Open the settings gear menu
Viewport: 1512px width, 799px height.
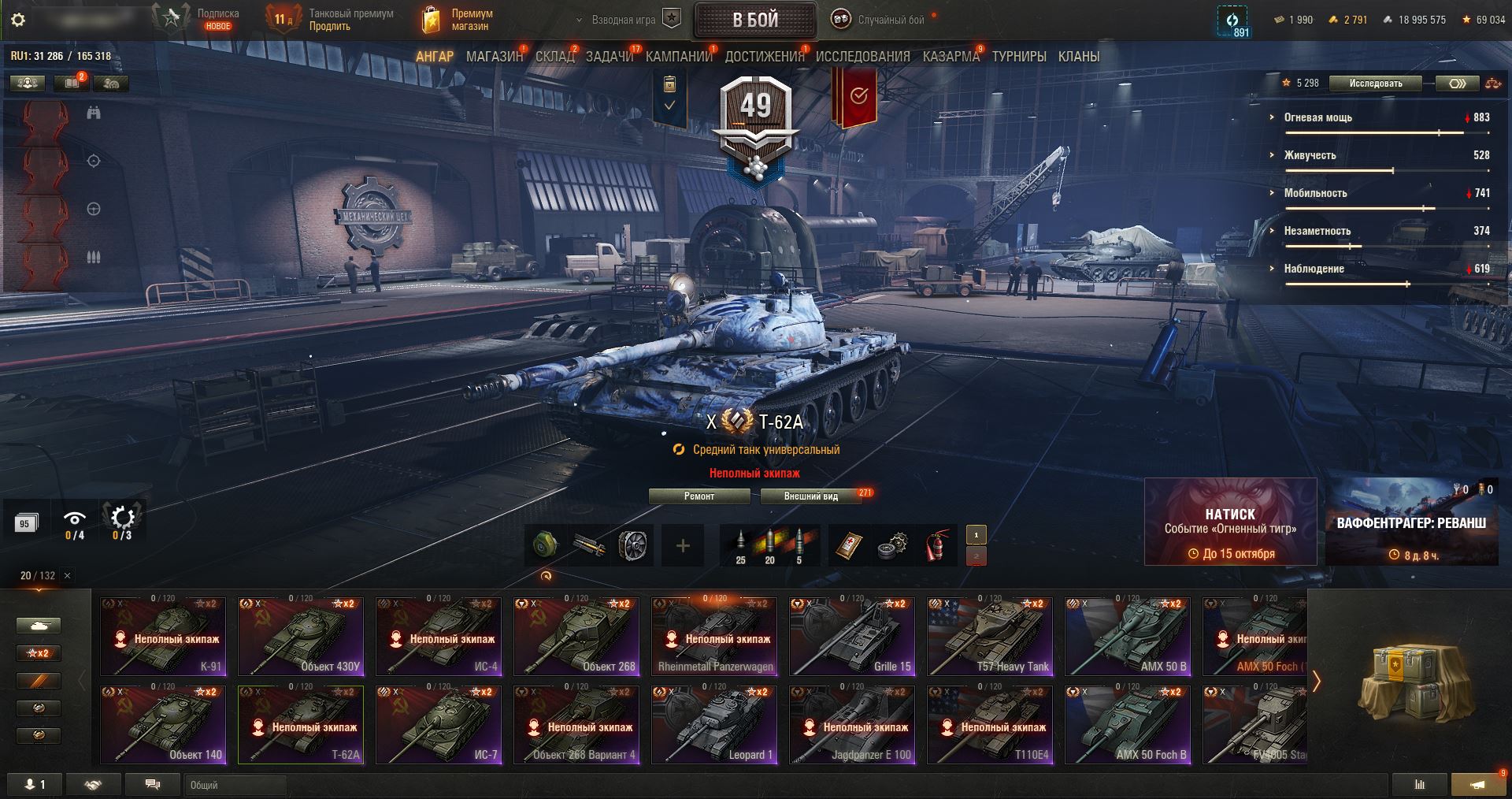pos(17,20)
